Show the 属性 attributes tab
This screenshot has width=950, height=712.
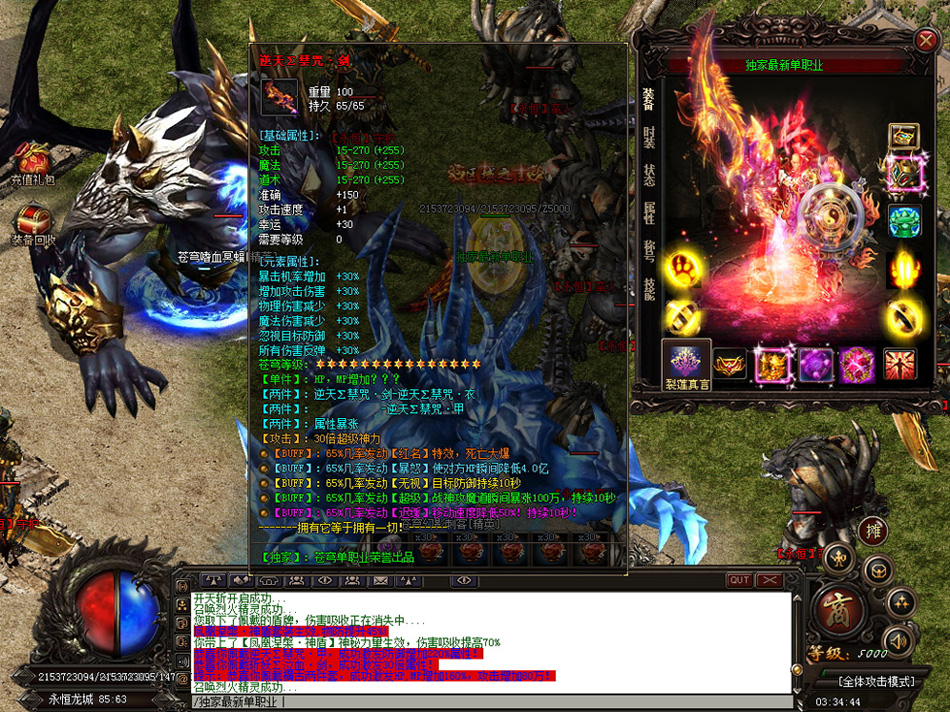click(649, 214)
